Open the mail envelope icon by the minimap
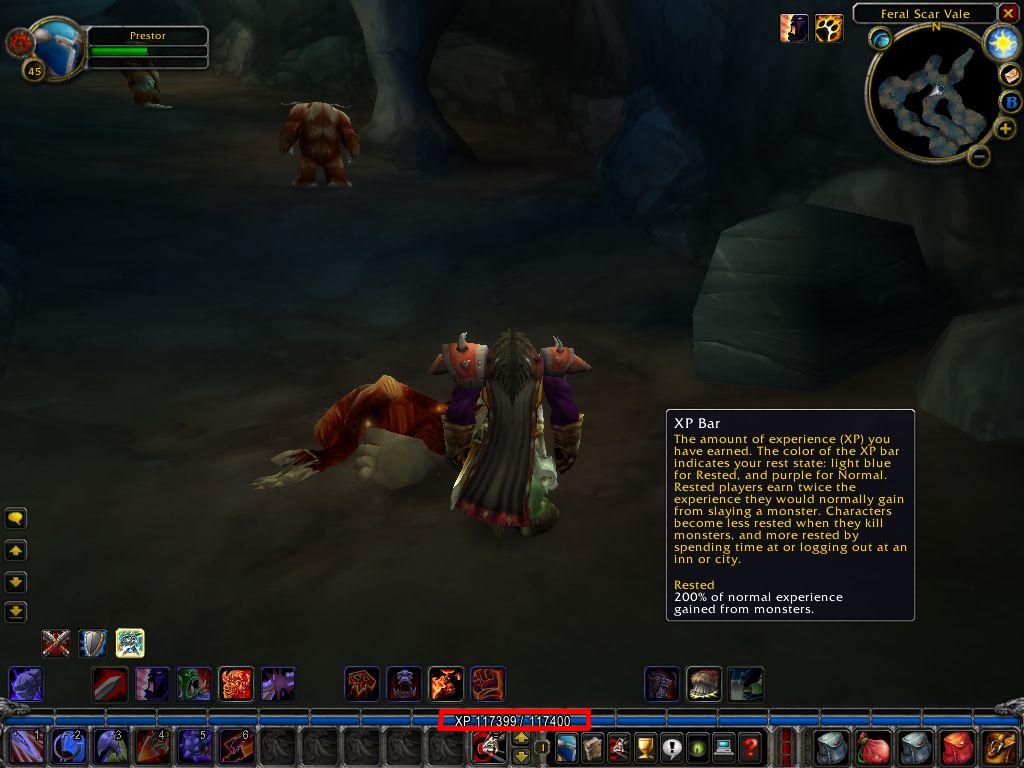 point(1010,75)
